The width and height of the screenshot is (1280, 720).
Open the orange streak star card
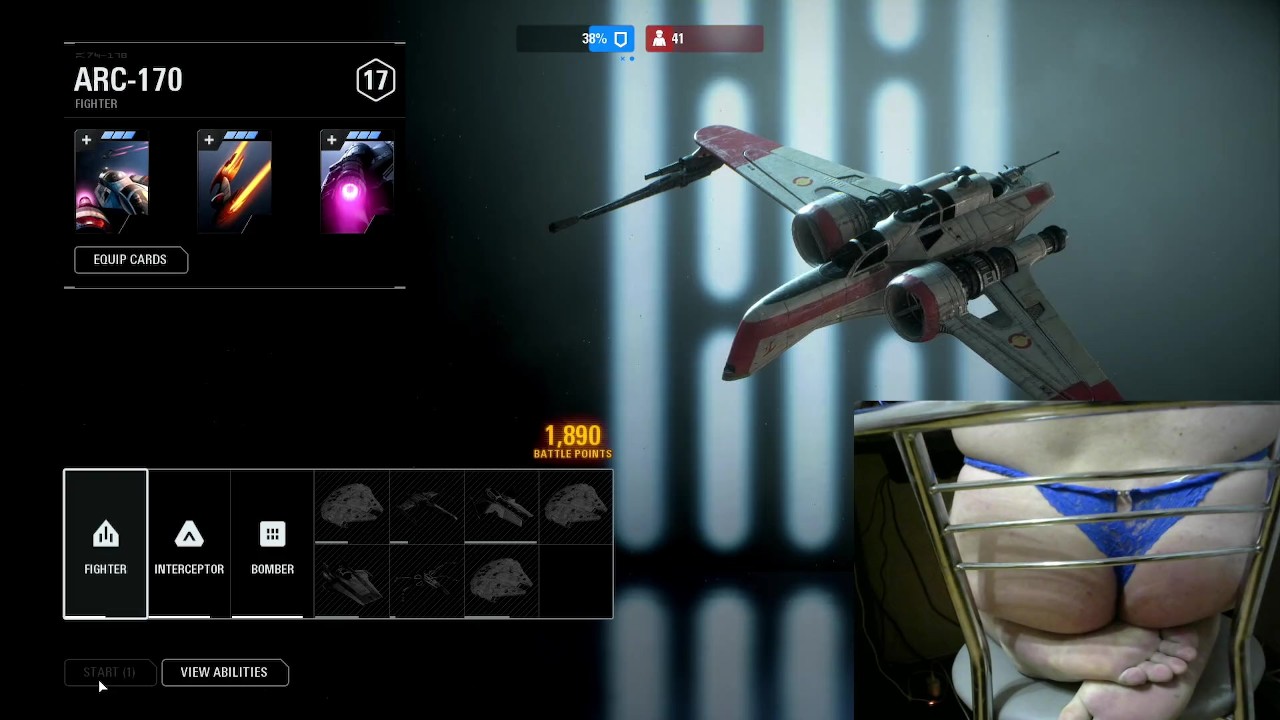[235, 182]
